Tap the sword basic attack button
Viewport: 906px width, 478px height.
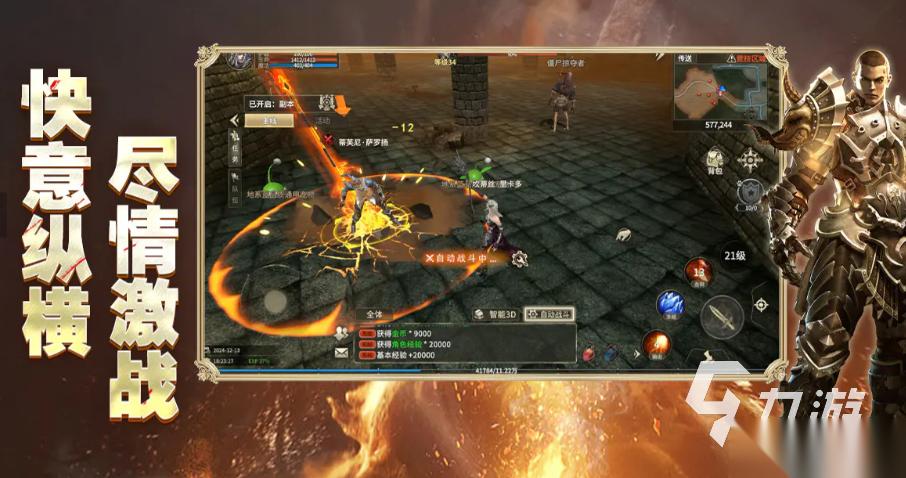(720, 317)
